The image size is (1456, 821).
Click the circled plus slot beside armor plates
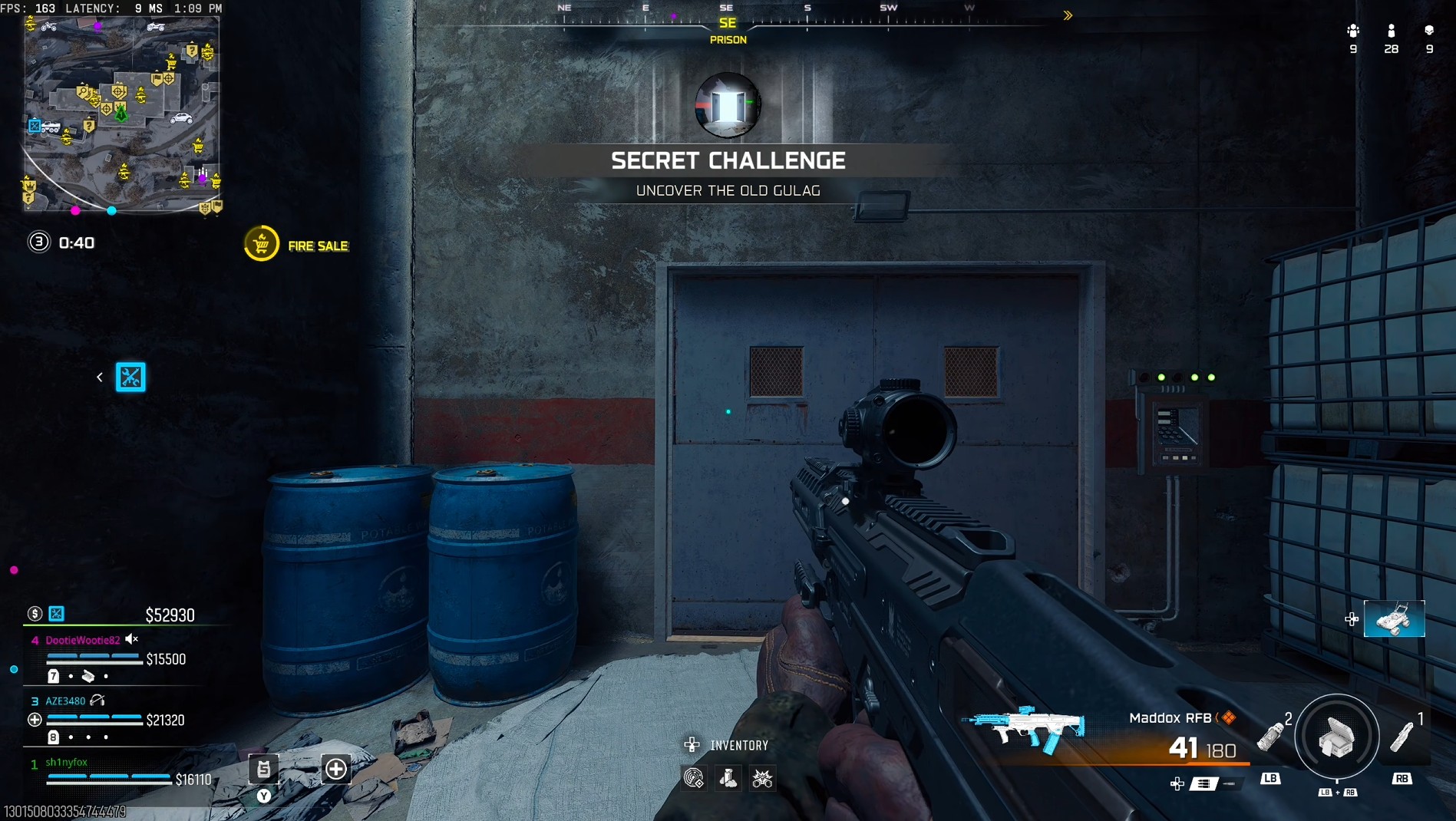tap(336, 769)
